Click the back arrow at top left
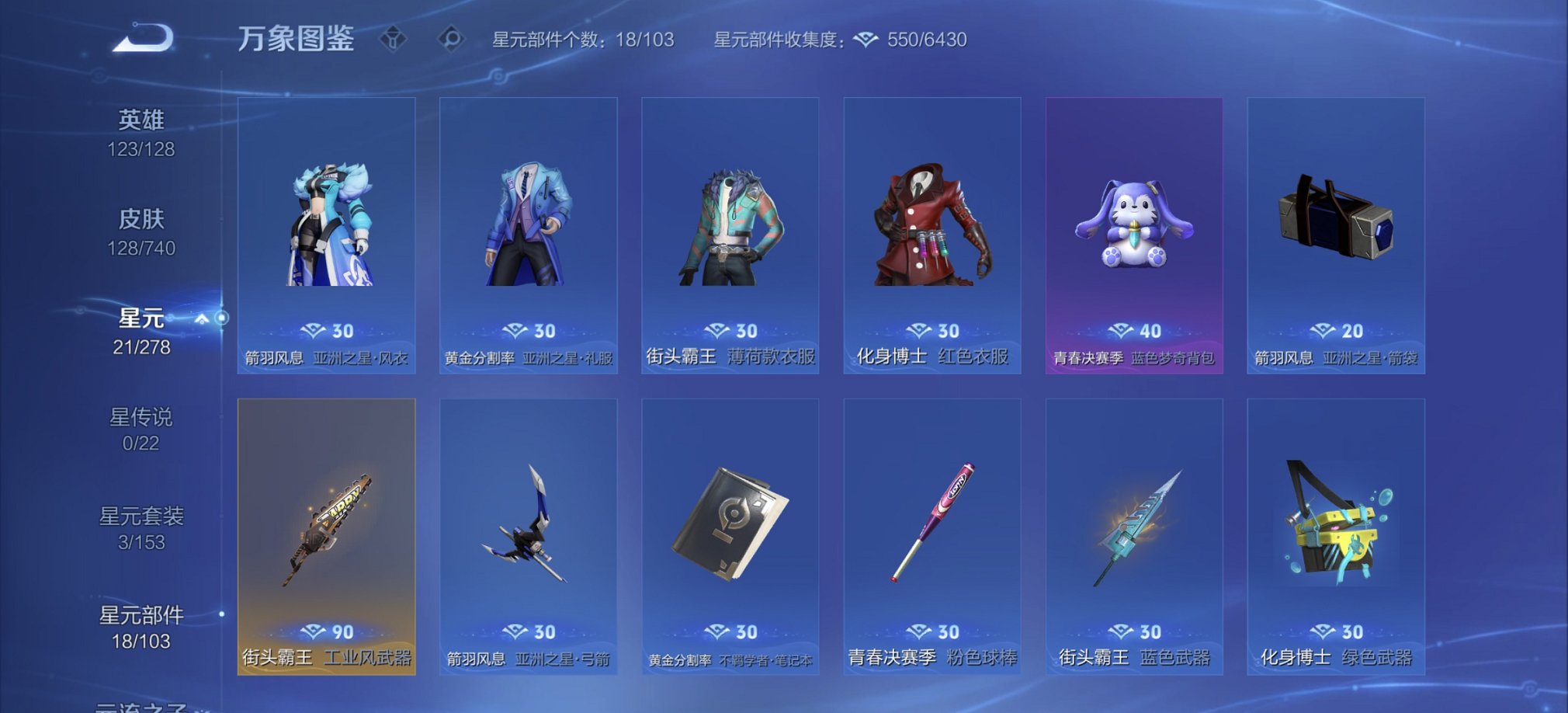This screenshot has width=1568, height=713. (142, 37)
